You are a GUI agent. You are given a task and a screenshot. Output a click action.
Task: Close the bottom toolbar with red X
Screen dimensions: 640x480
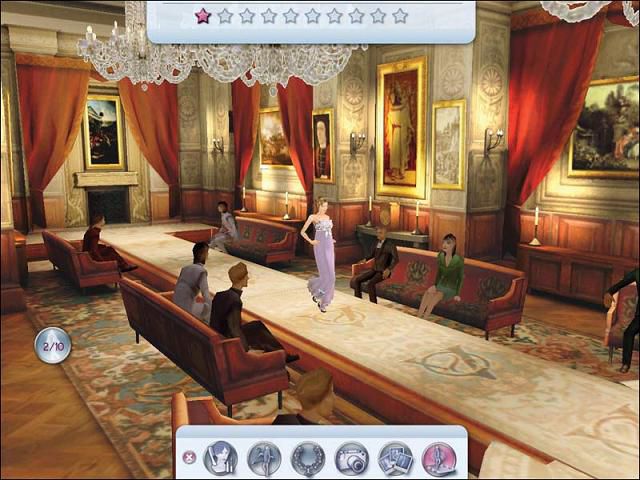(x=189, y=458)
